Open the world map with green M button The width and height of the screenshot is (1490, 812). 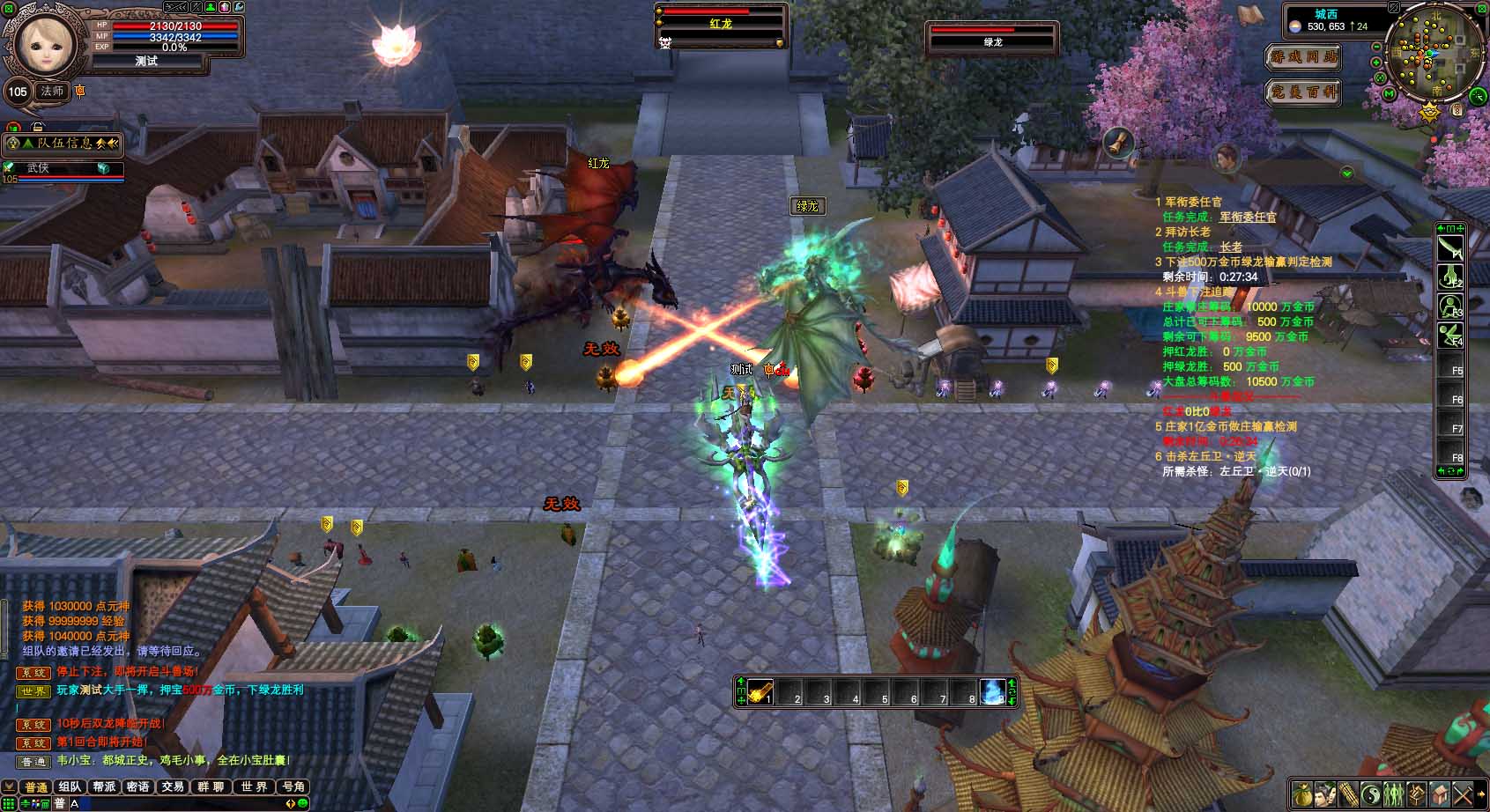(x=1390, y=93)
